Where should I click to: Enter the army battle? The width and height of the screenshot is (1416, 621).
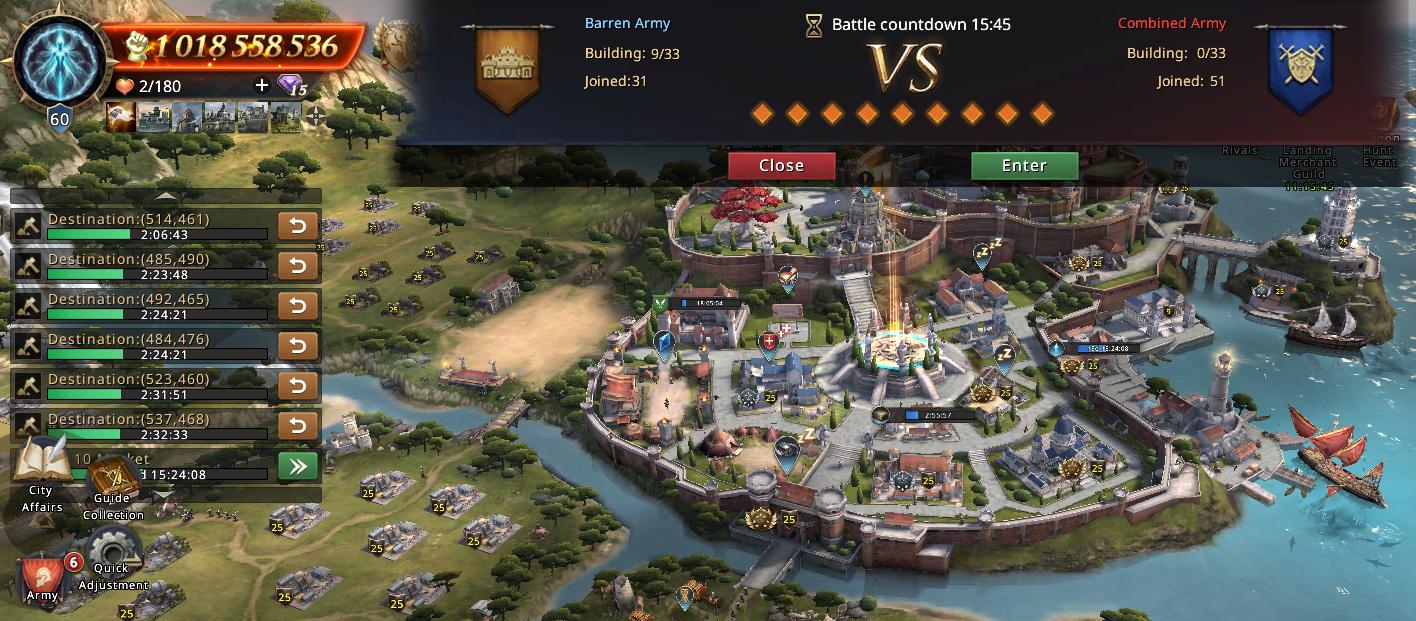1024,166
